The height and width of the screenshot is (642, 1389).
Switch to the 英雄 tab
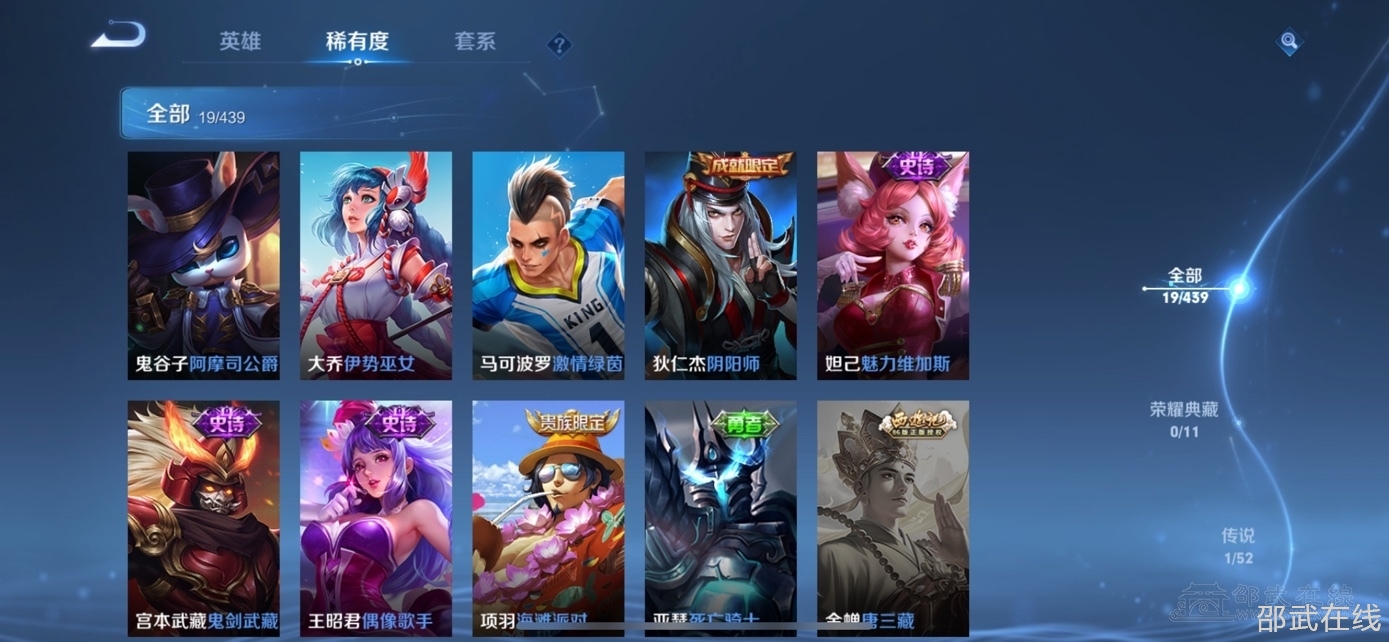[240, 42]
